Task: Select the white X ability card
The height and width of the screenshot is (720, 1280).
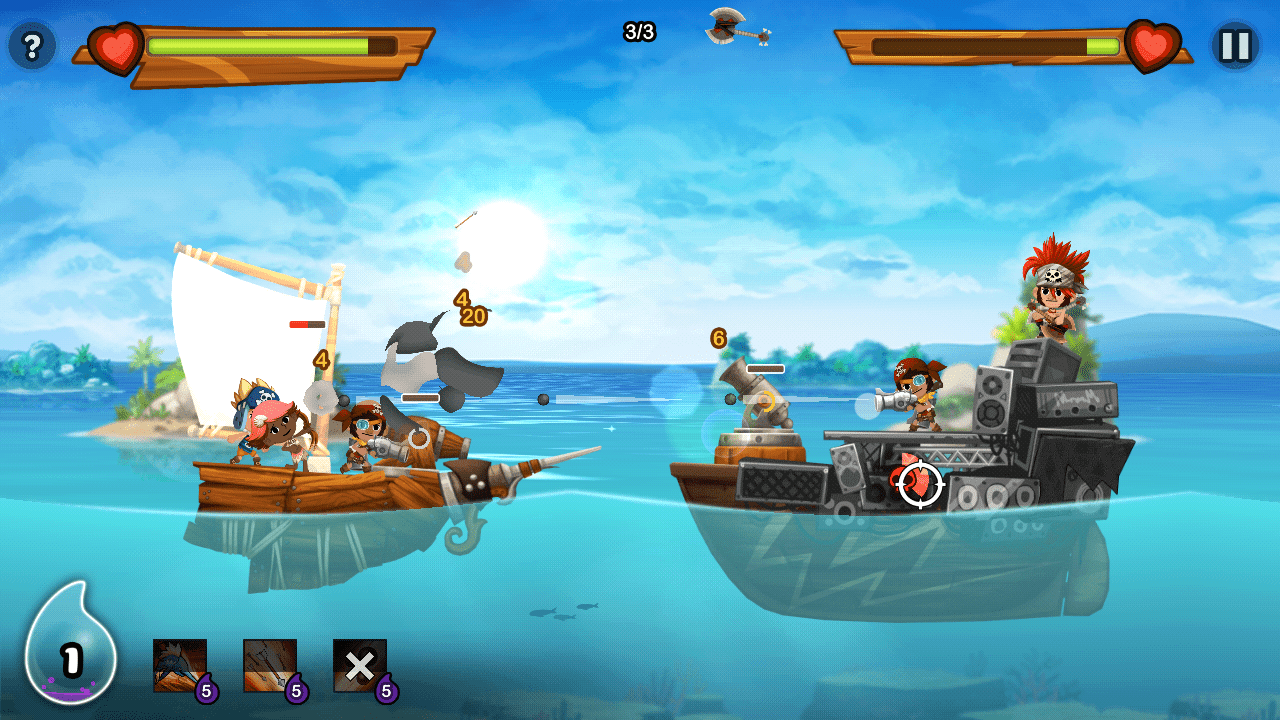Action: pyautogui.click(x=360, y=666)
